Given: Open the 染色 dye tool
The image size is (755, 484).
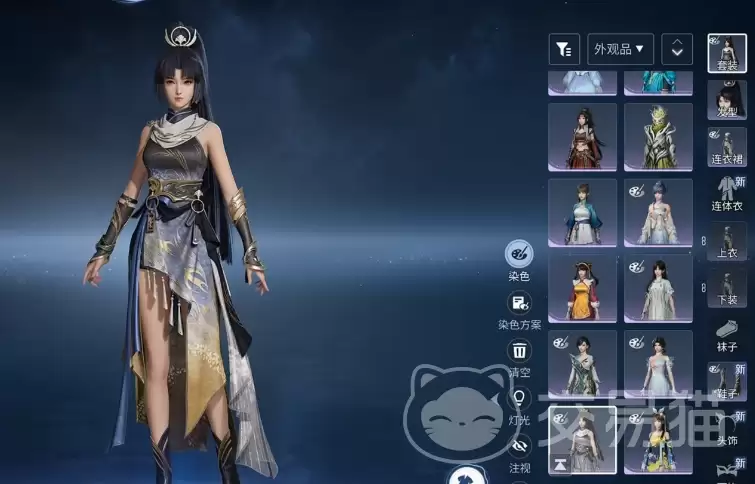Looking at the screenshot, I should [x=519, y=253].
